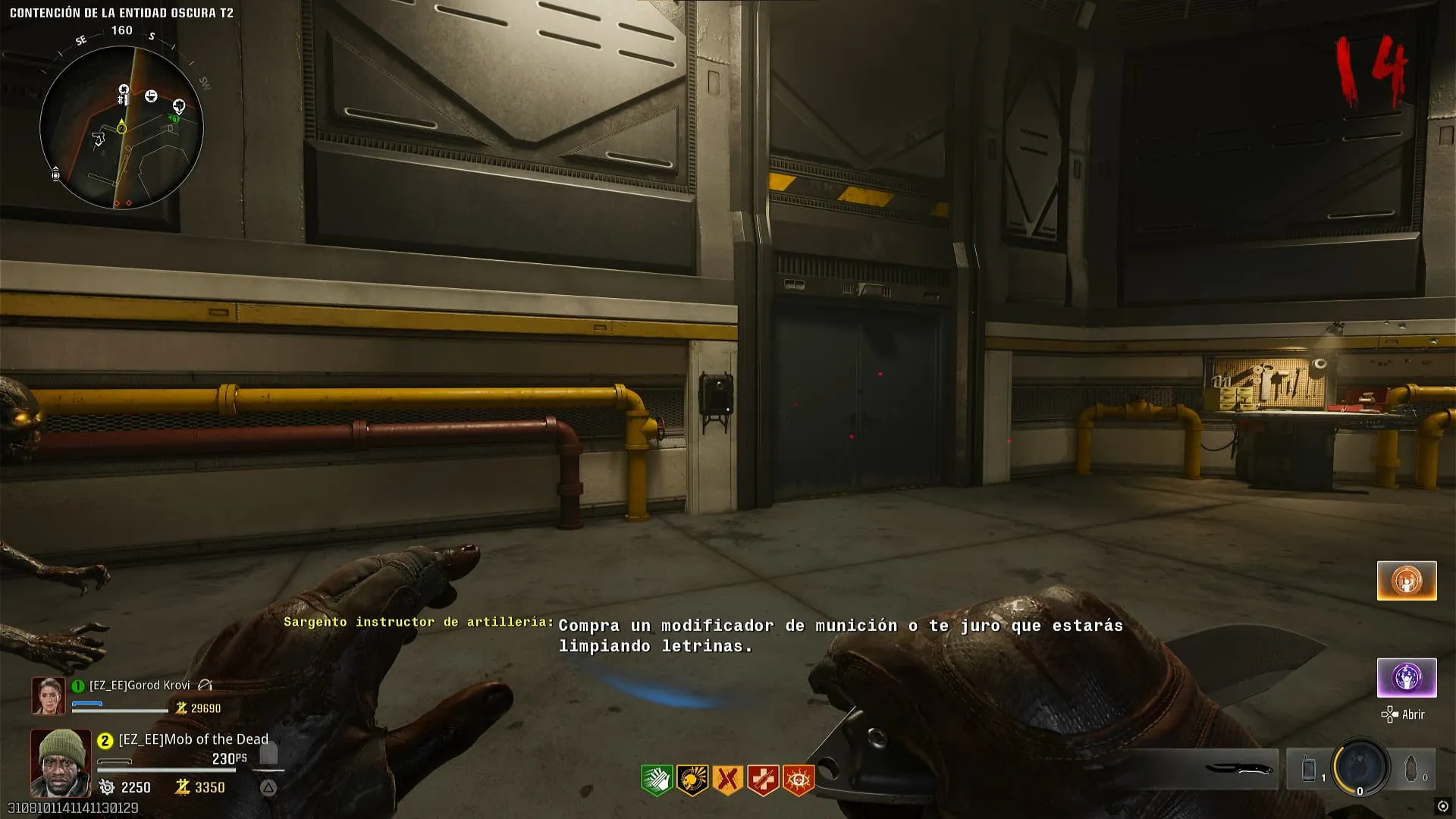
Task: Click Mob of the Dead's player portrait
Action: pos(61,762)
